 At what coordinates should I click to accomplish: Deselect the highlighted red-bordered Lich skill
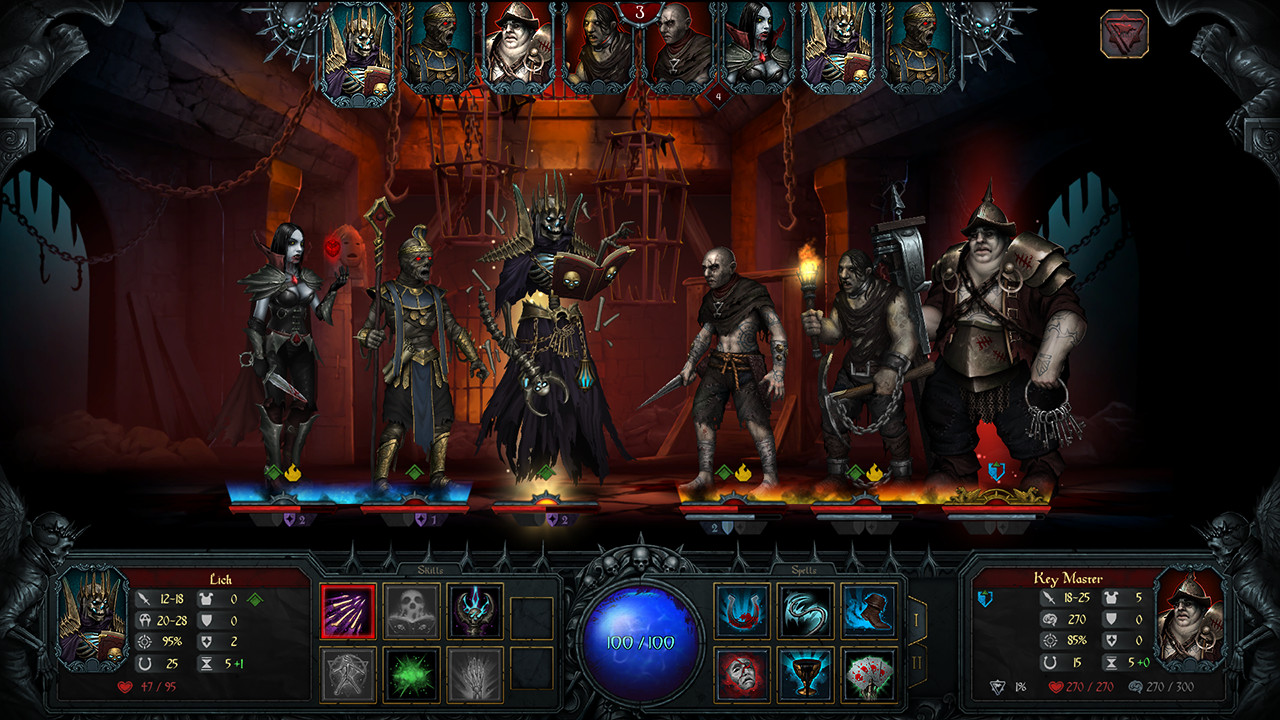(348, 613)
